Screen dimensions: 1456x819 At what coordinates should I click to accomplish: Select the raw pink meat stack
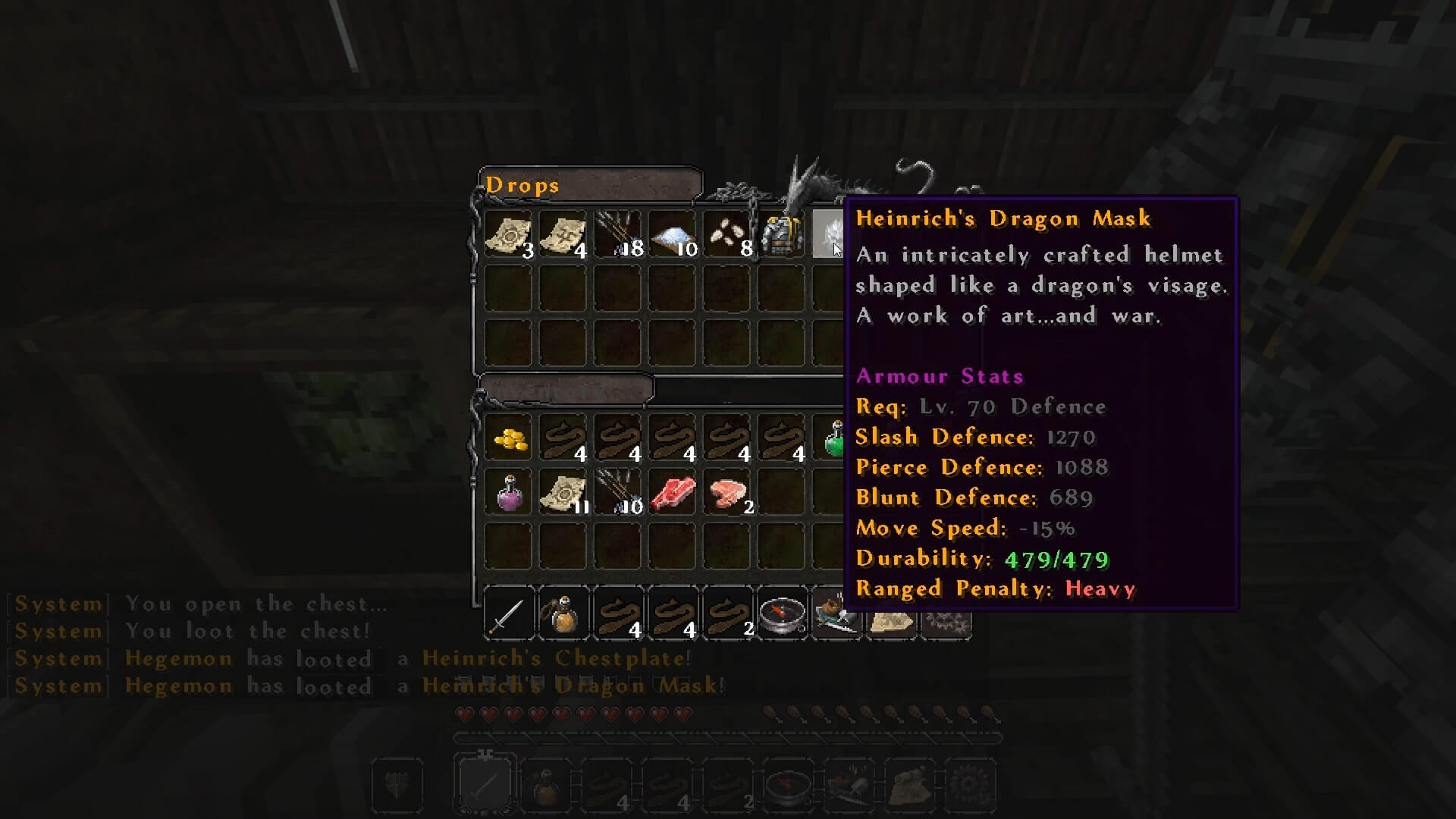coord(727,493)
